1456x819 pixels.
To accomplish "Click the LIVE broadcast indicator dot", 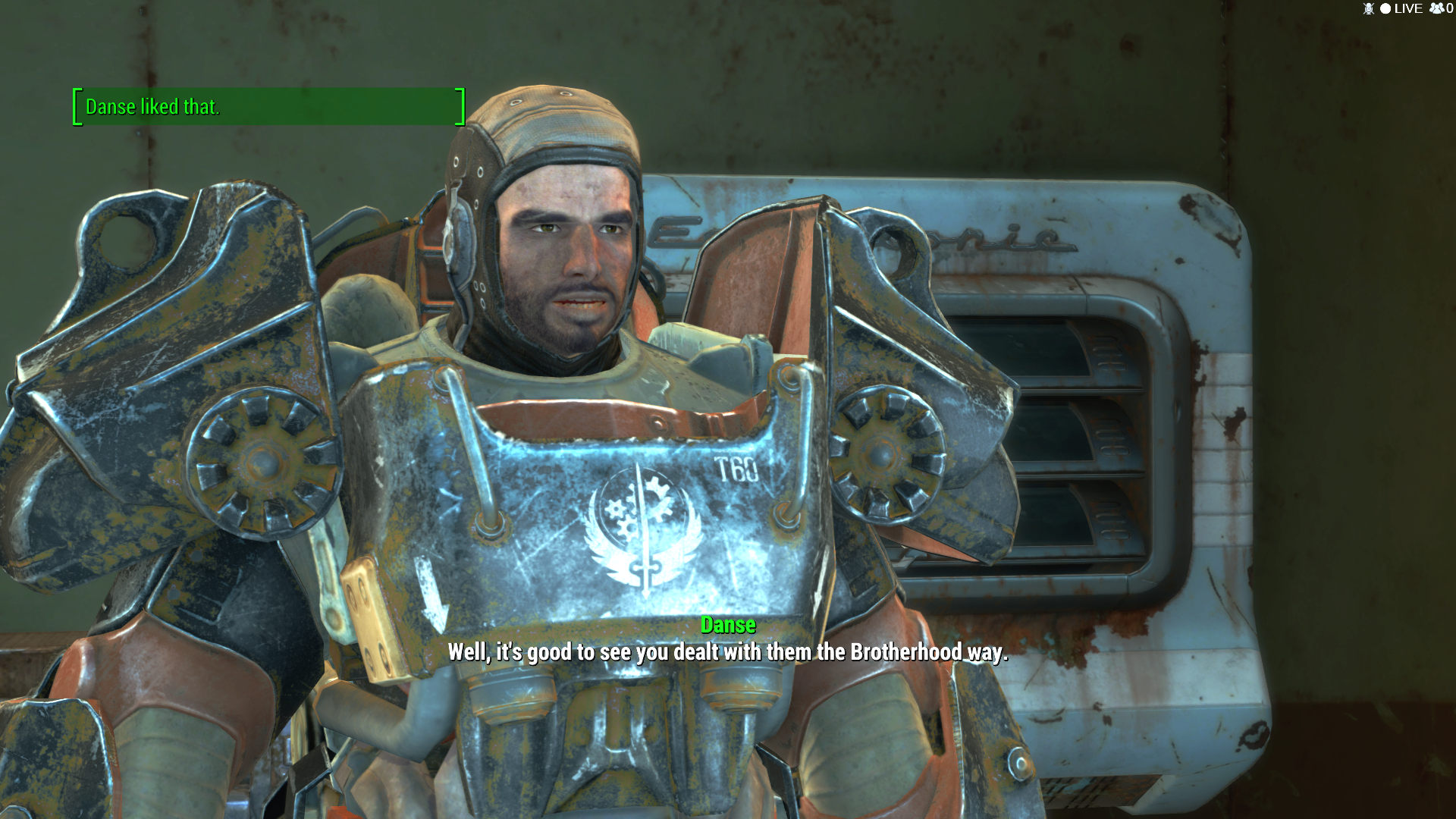I will pyautogui.click(x=1384, y=8).
